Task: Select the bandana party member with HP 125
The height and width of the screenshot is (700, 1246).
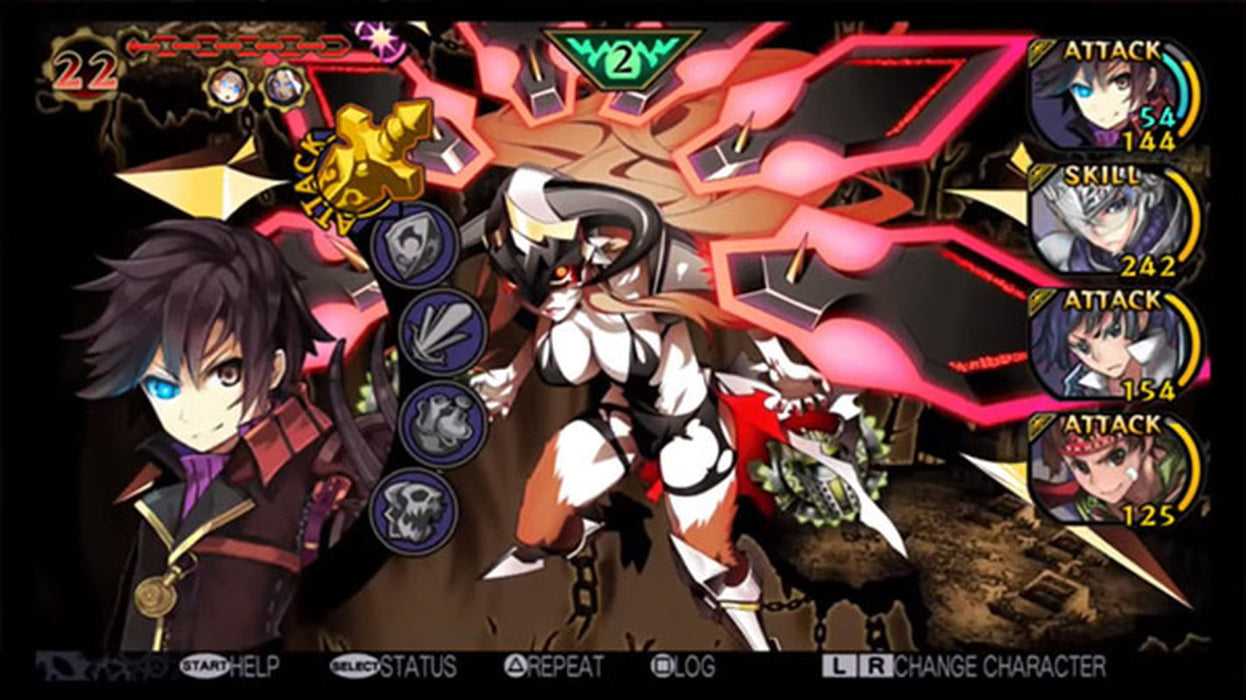Action: coord(1112,470)
